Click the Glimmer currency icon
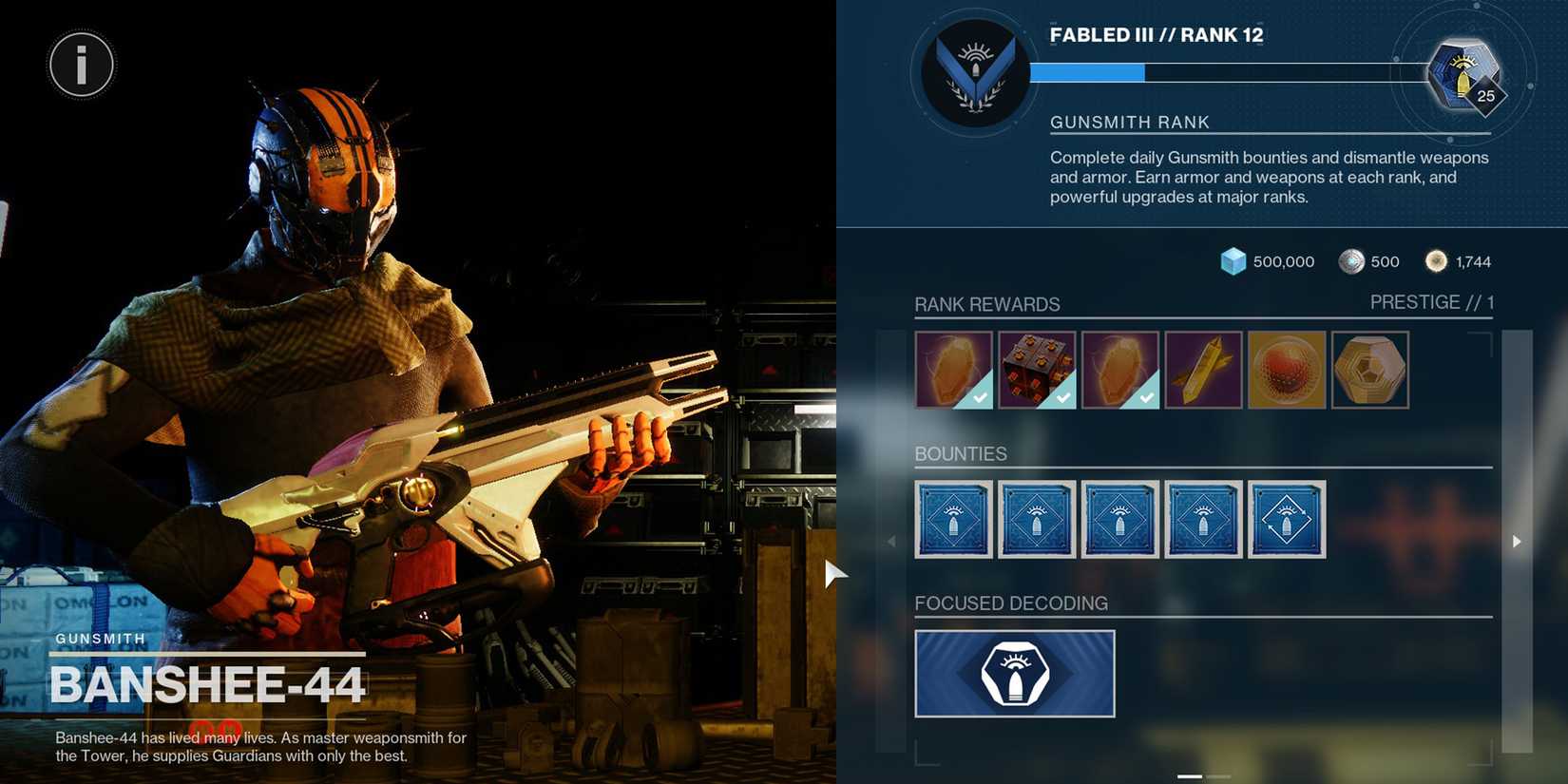The image size is (1568, 784). pyautogui.click(x=1232, y=260)
